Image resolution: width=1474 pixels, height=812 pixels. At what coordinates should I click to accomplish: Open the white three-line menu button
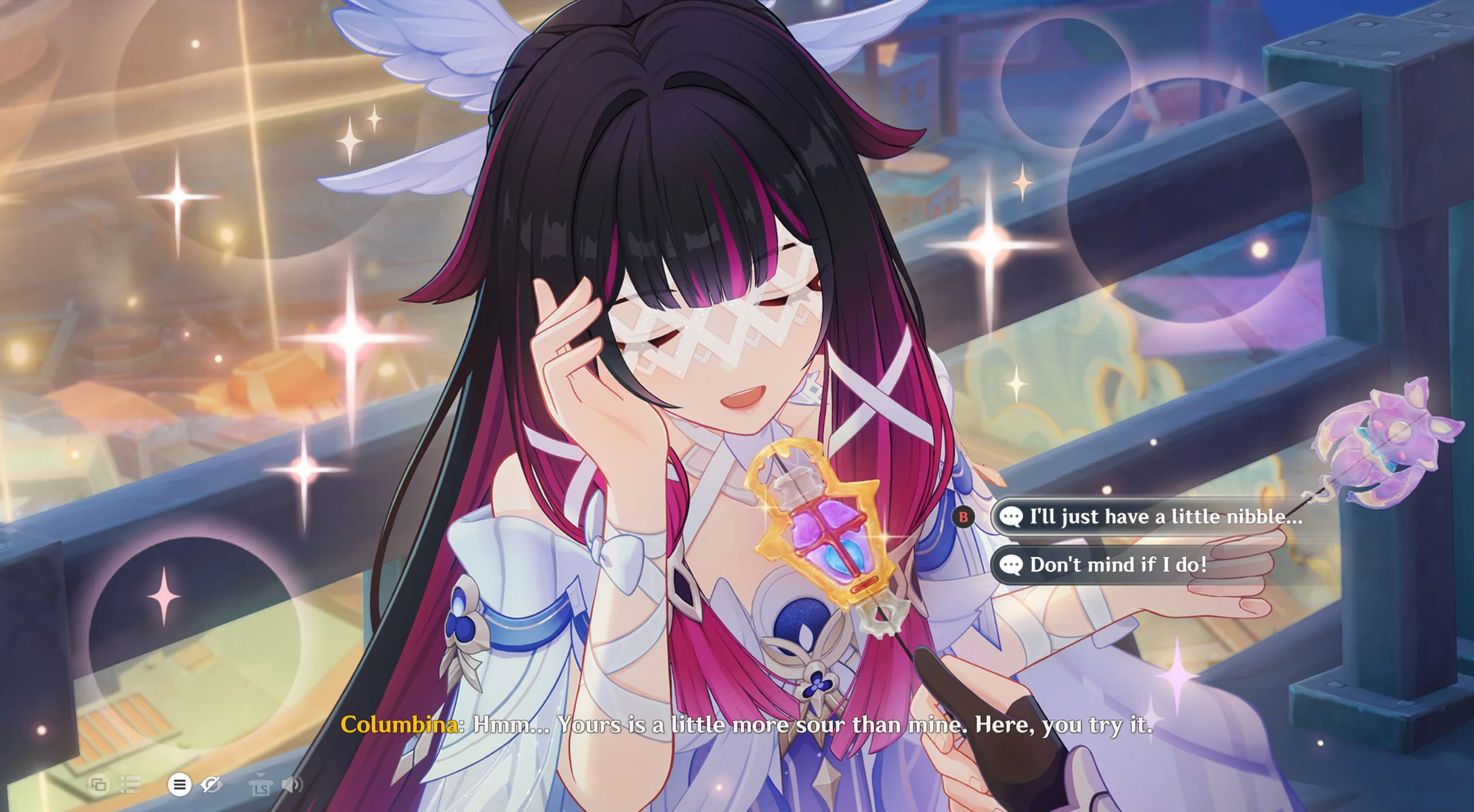coord(179,784)
